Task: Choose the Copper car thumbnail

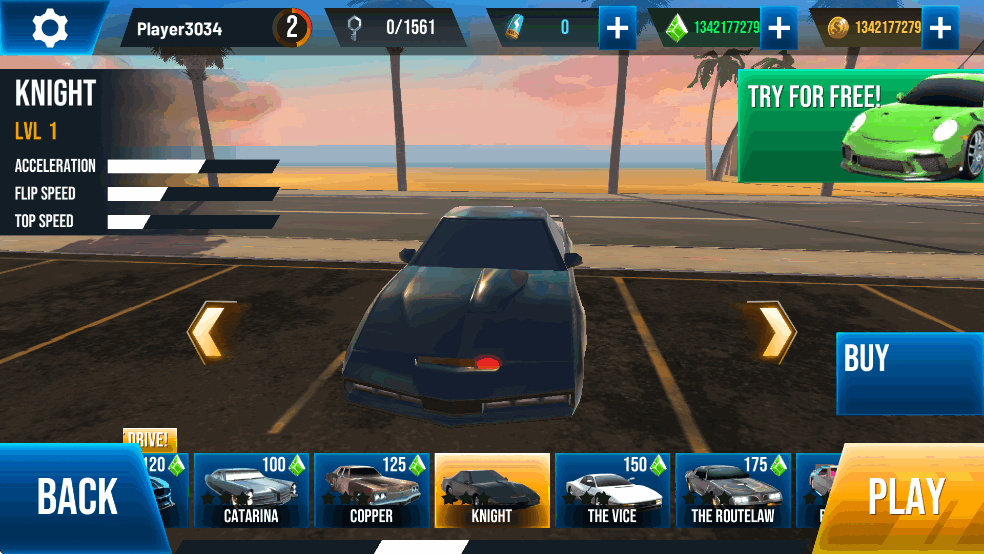Action: click(x=371, y=490)
